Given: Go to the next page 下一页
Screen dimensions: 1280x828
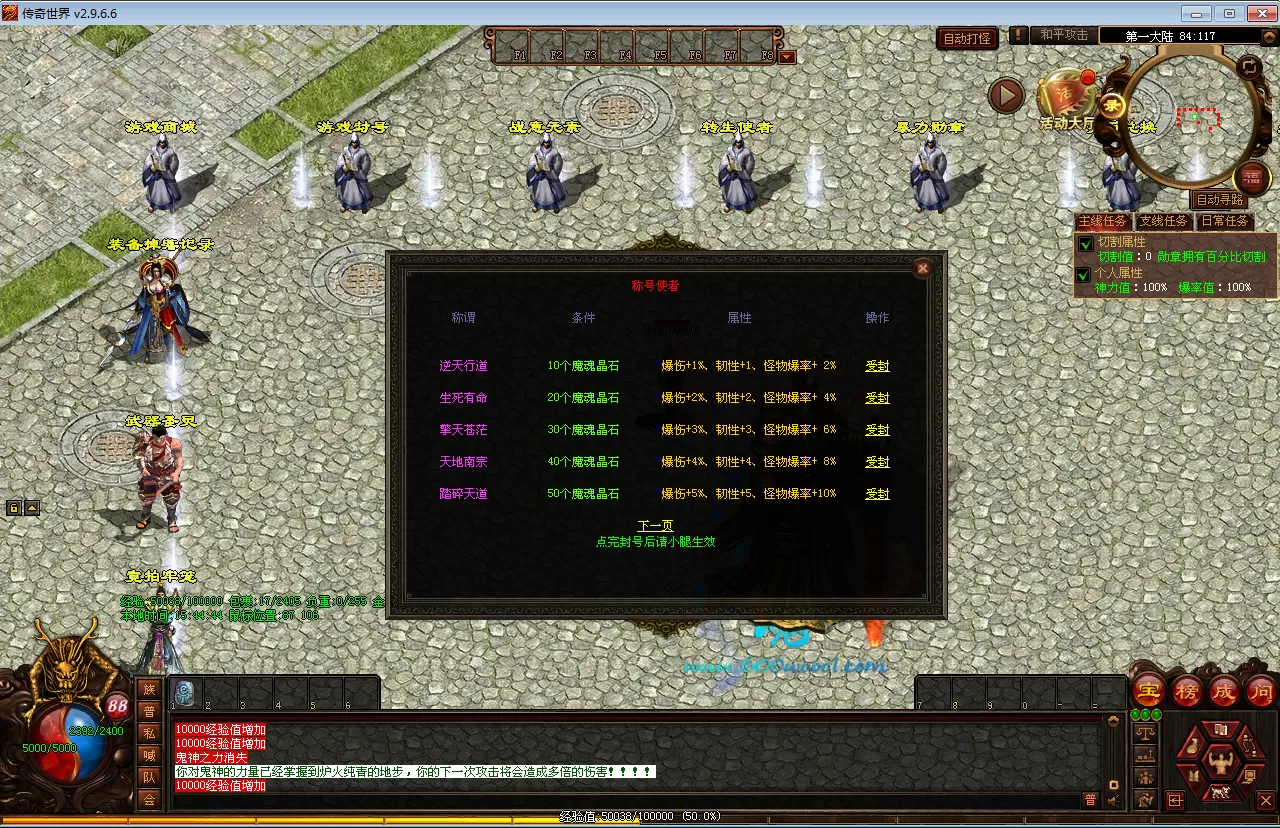Looking at the screenshot, I should pos(655,526).
